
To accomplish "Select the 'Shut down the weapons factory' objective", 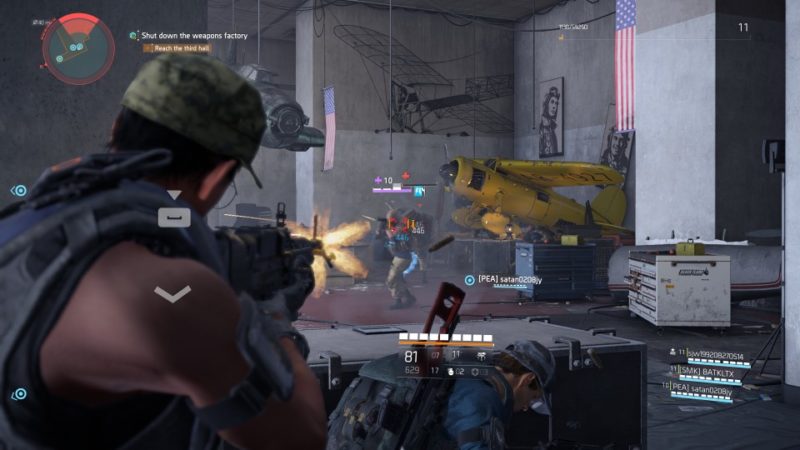I will pyautogui.click(x=194, y=36).
